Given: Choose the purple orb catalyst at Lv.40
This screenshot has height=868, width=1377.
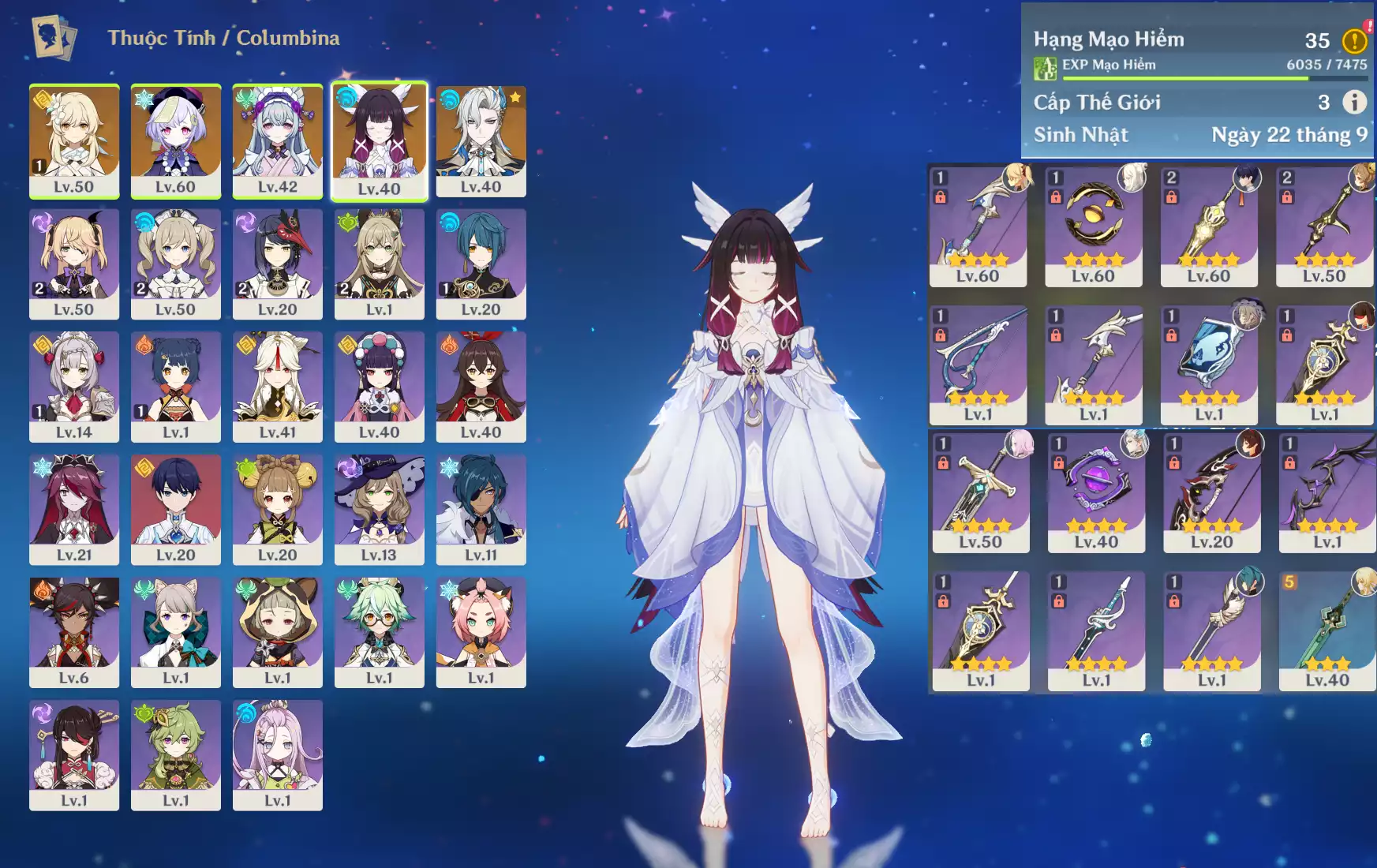Looking at the screenshot, I should coord(1096,492).
